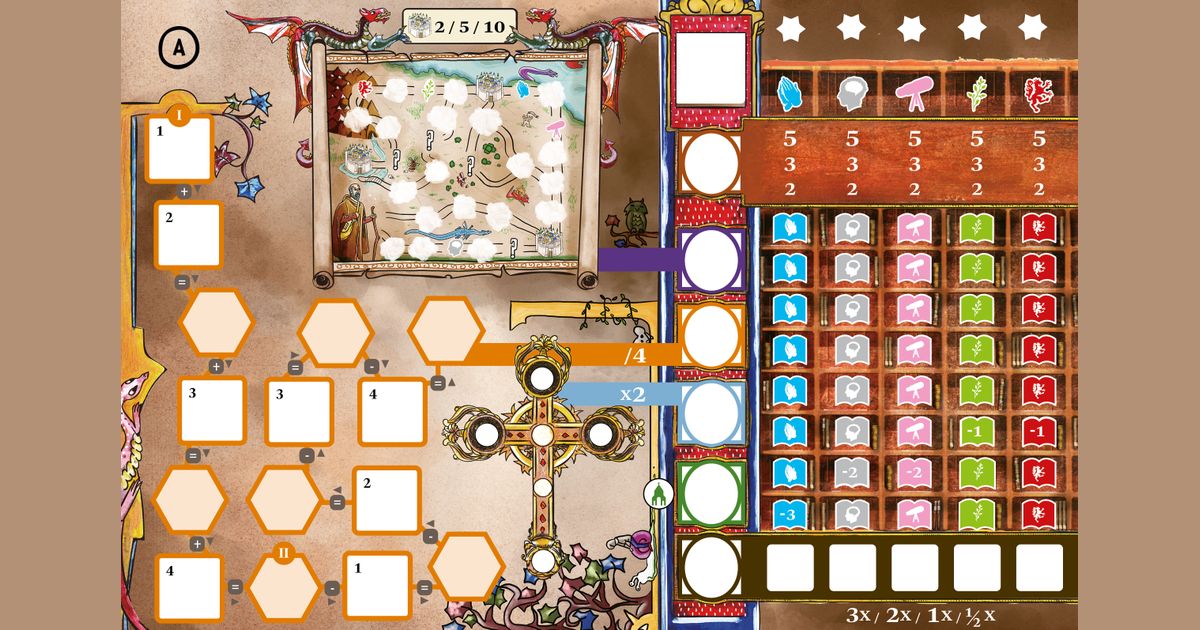This screenshot has height=630, width=1200.
Task: Mark the blue book labeled -3
Action: point(790,513)
